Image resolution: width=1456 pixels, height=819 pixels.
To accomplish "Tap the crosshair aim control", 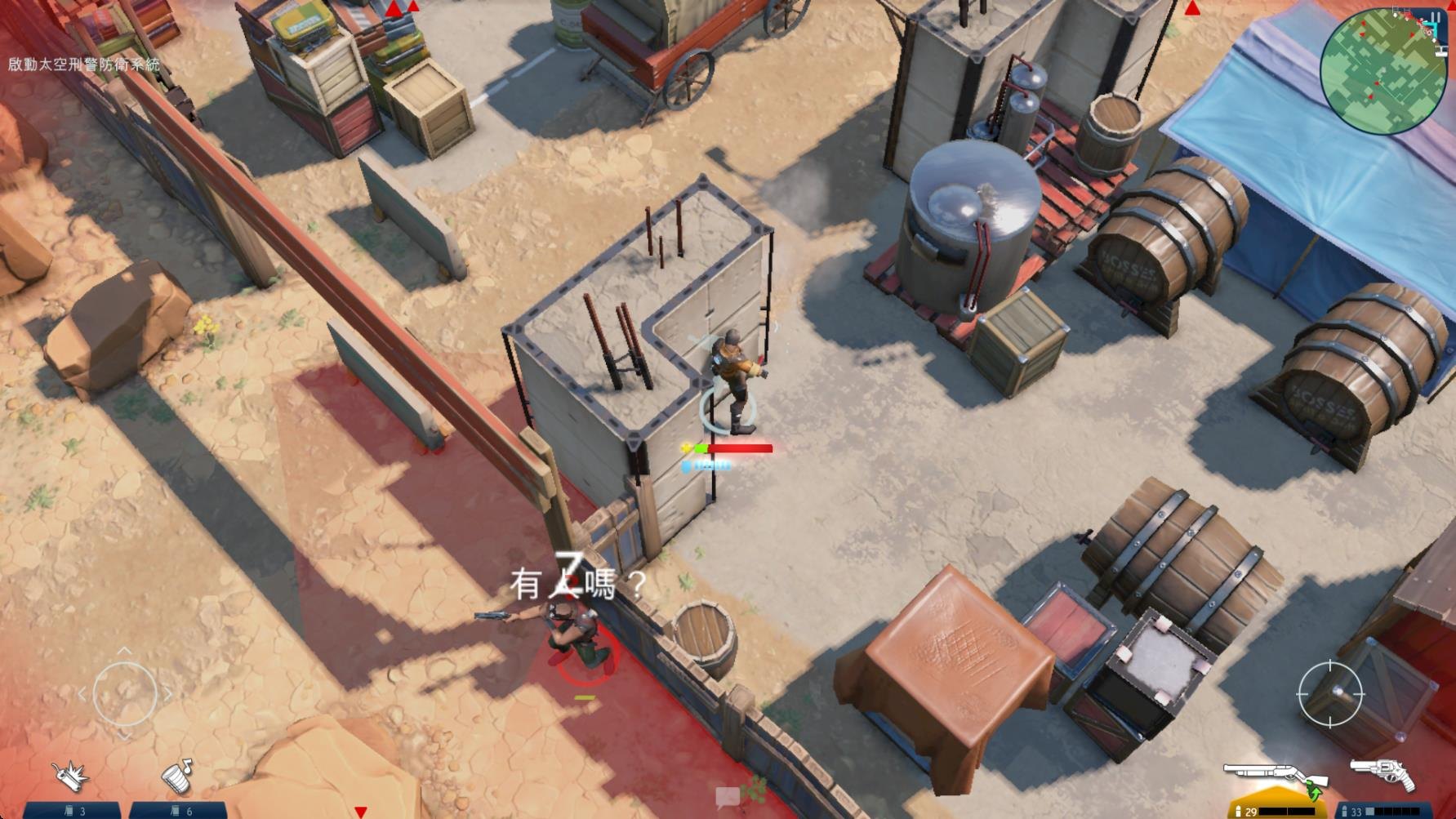I will [x=1329, y=693].
